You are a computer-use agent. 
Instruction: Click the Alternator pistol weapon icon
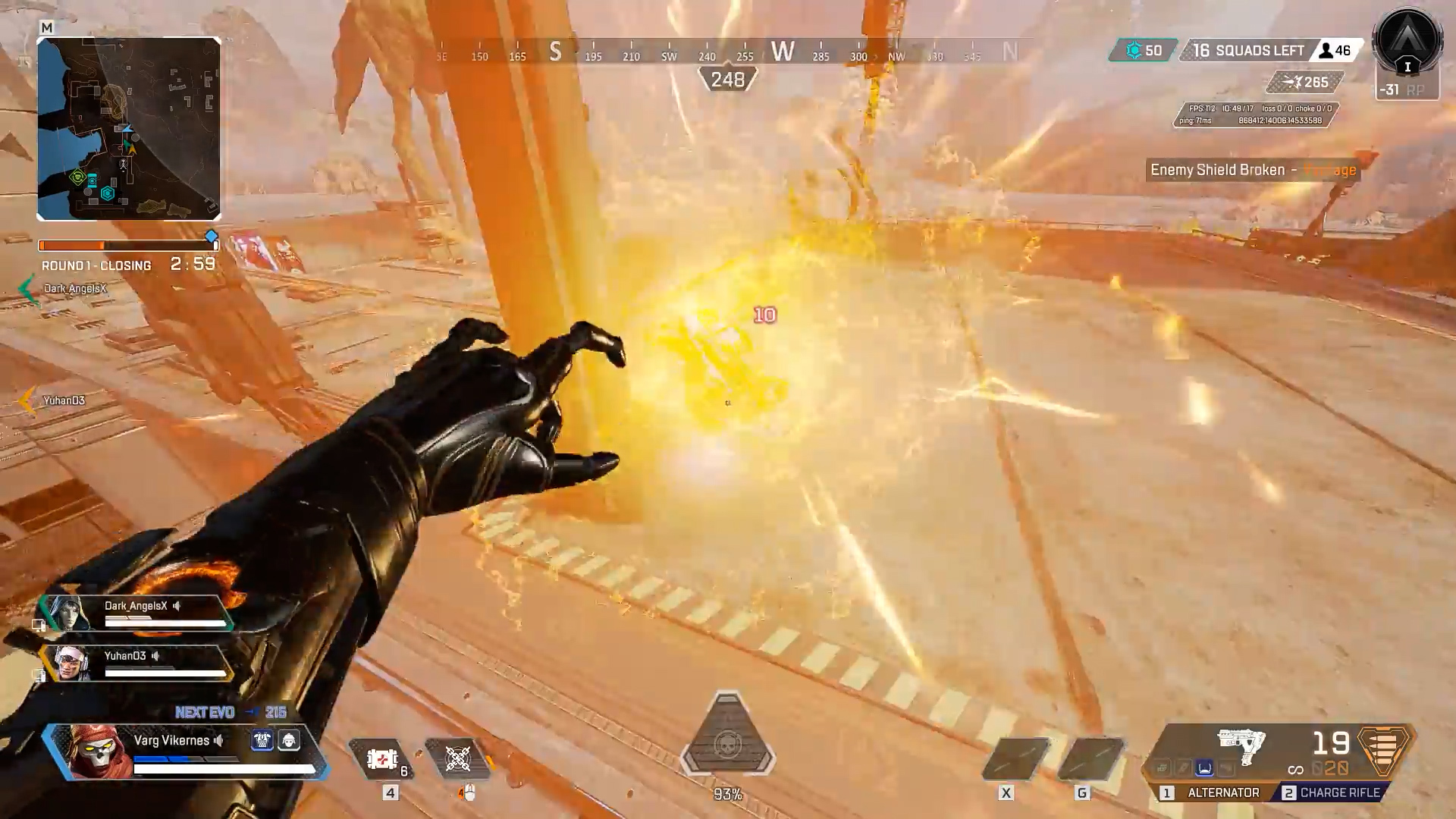click(x=1241, y=745)
